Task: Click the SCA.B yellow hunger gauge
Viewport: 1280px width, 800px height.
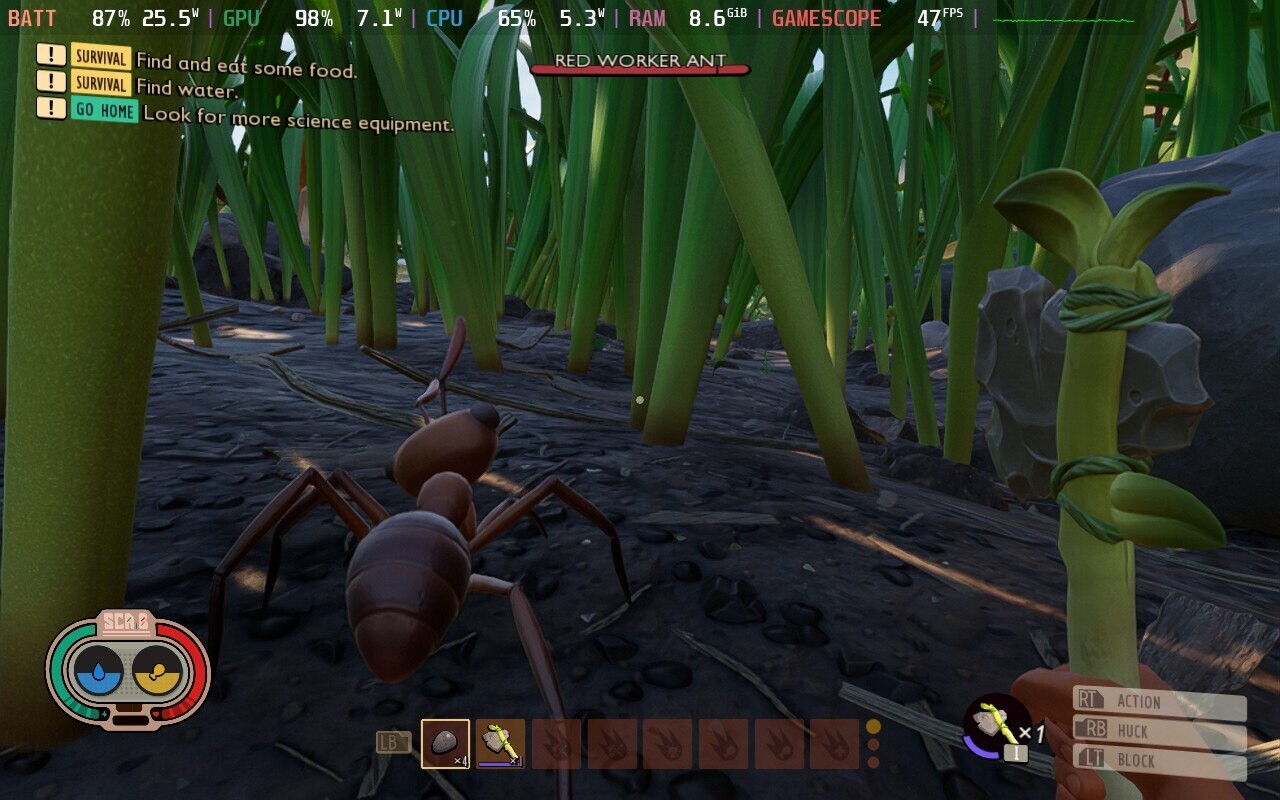Action: (157, 669)
